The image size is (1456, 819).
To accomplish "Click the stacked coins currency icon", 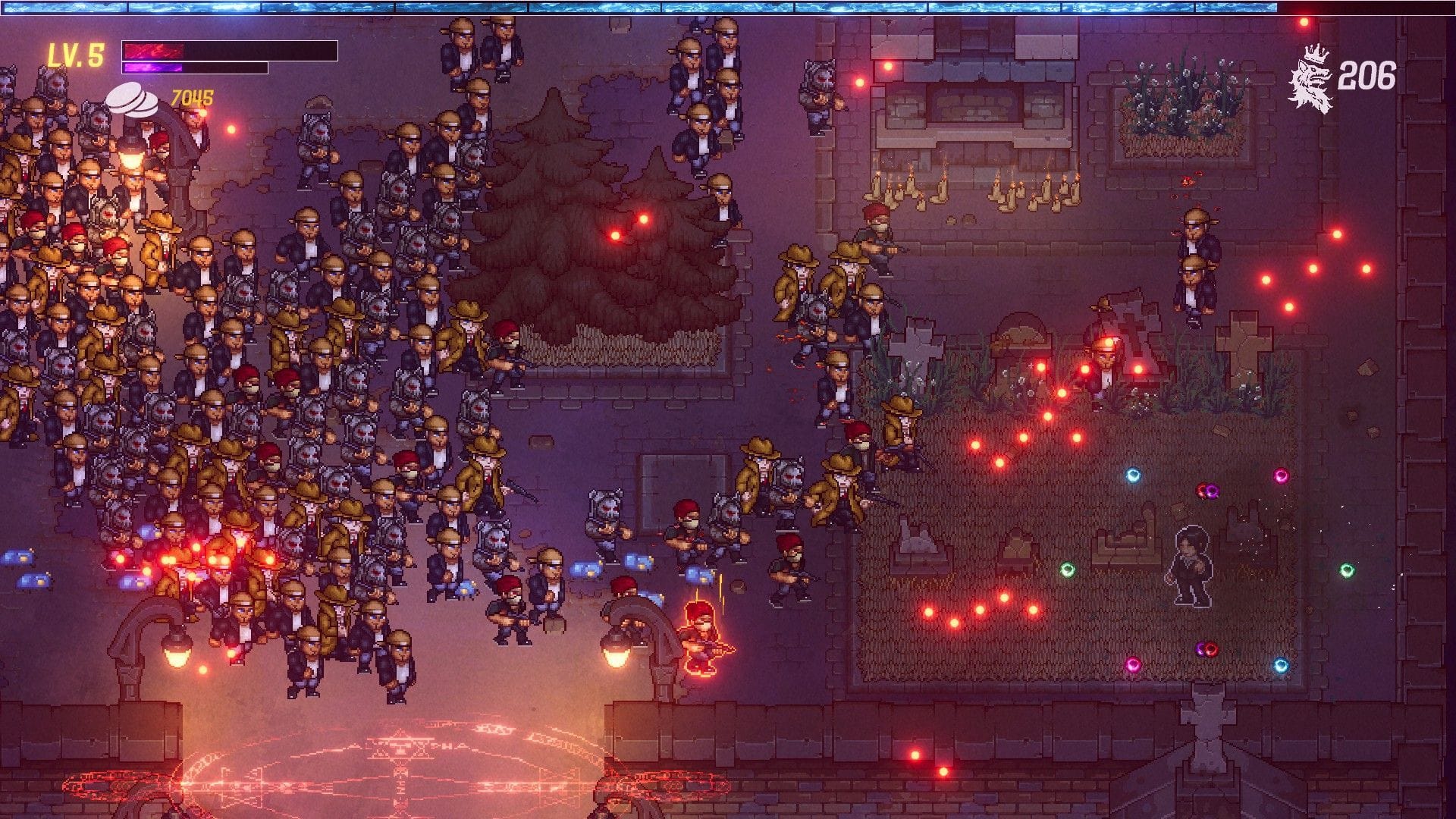I will (133, 99).
